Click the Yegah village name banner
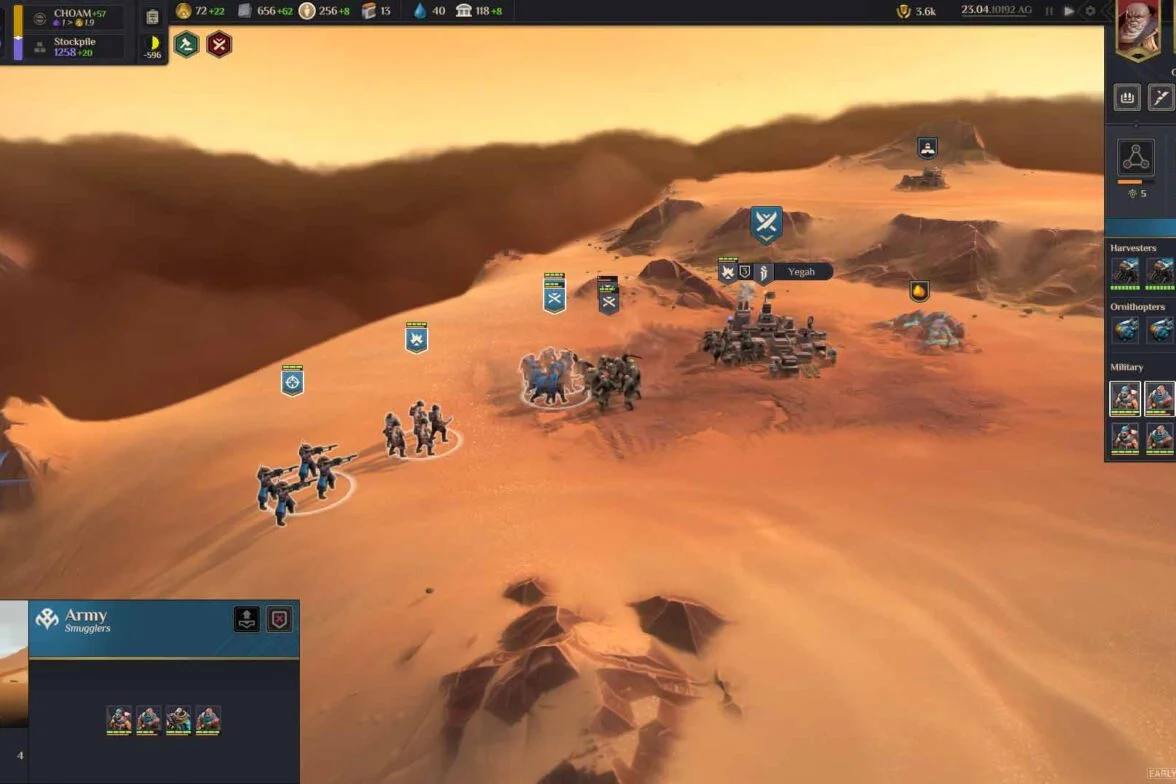Screen dimensions: 1176x784 pos(801,272)
